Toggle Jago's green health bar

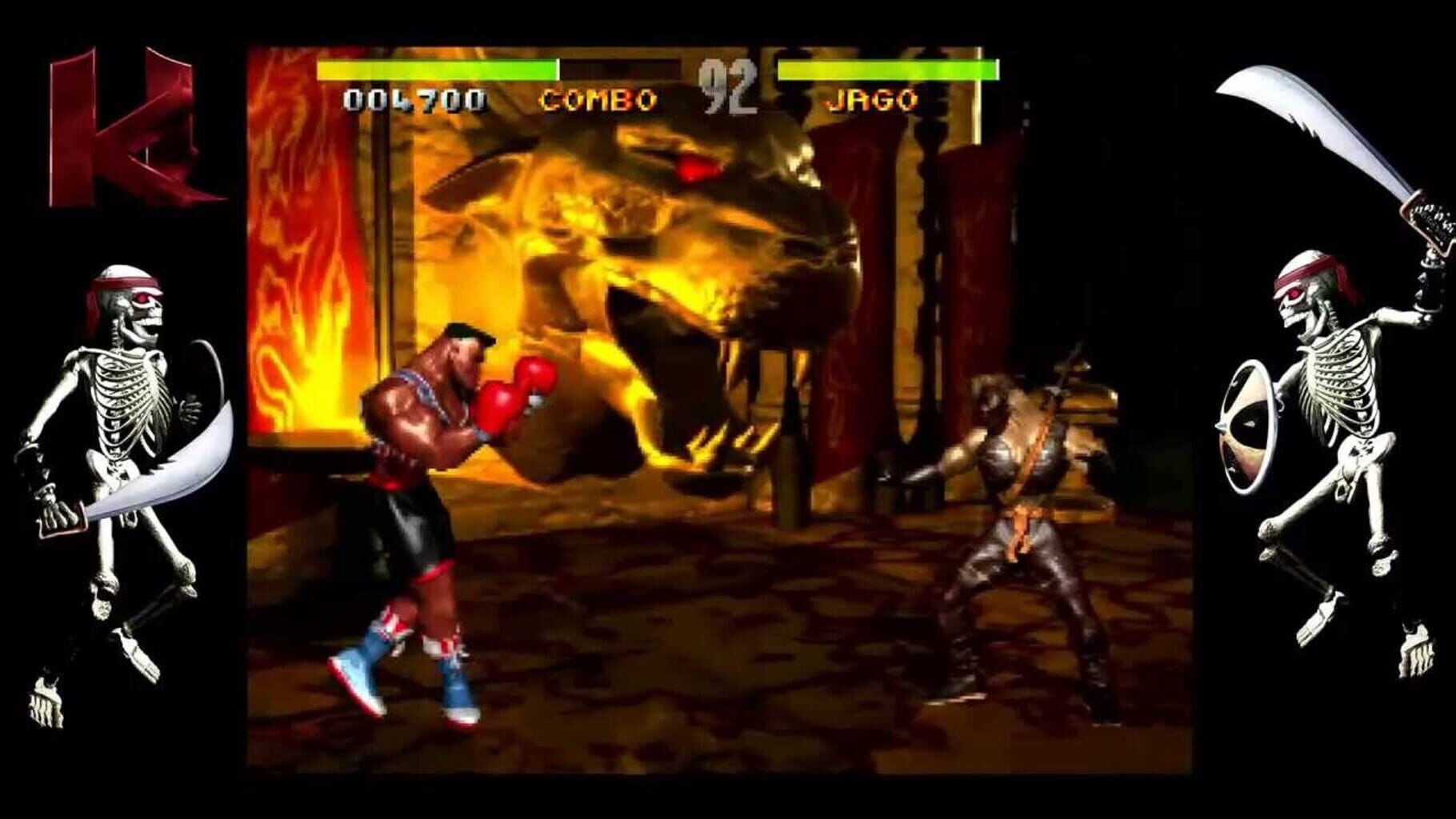pyautogui.click(x=888, y=68)
